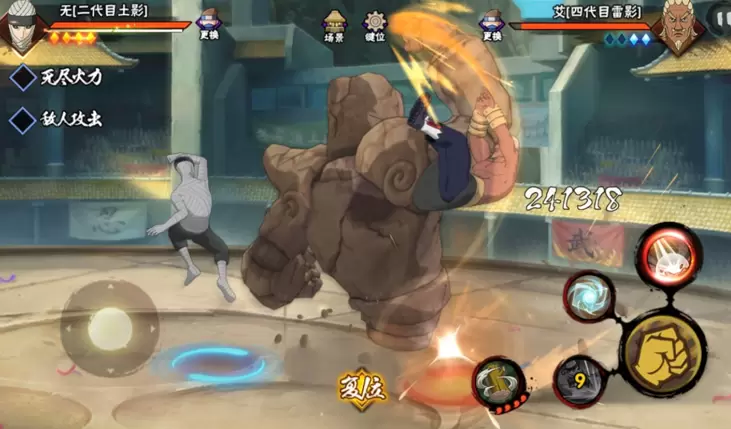This screenshot has height=429, width=731.
Task: Toggle the 敌人攻击 (enemy attack) checkbox
Action: (x=23, y=120)
